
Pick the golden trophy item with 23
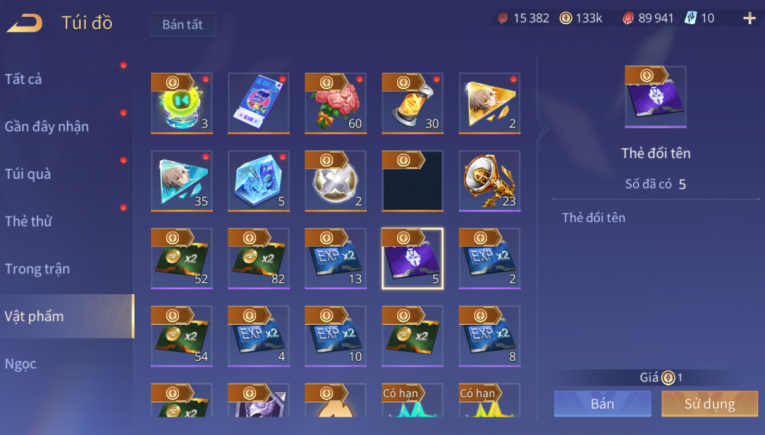pyautogui.click(x=490, y=180)
